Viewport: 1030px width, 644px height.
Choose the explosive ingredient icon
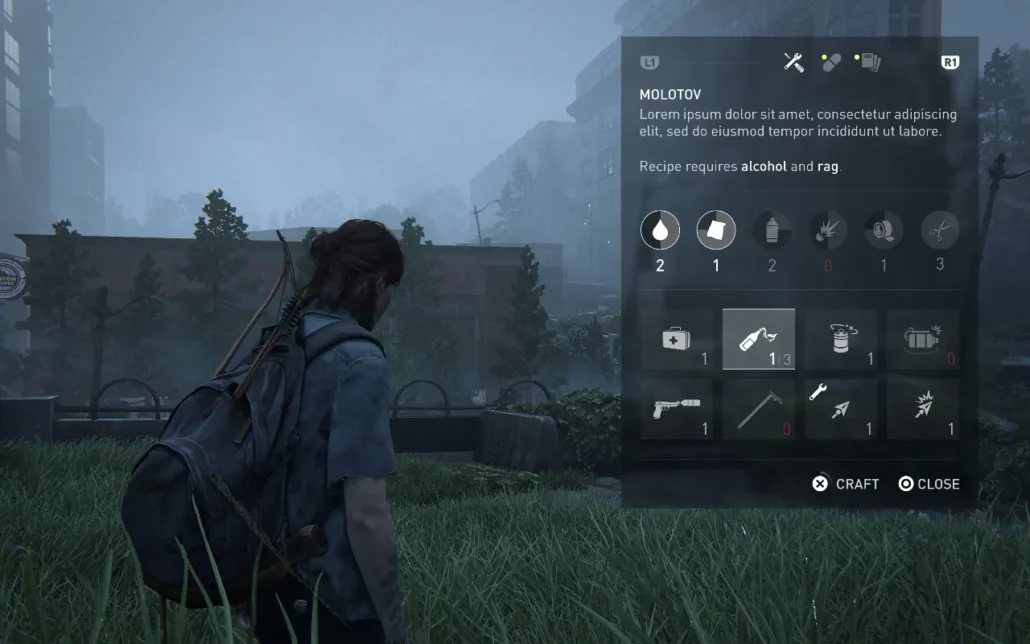point(828,230)
